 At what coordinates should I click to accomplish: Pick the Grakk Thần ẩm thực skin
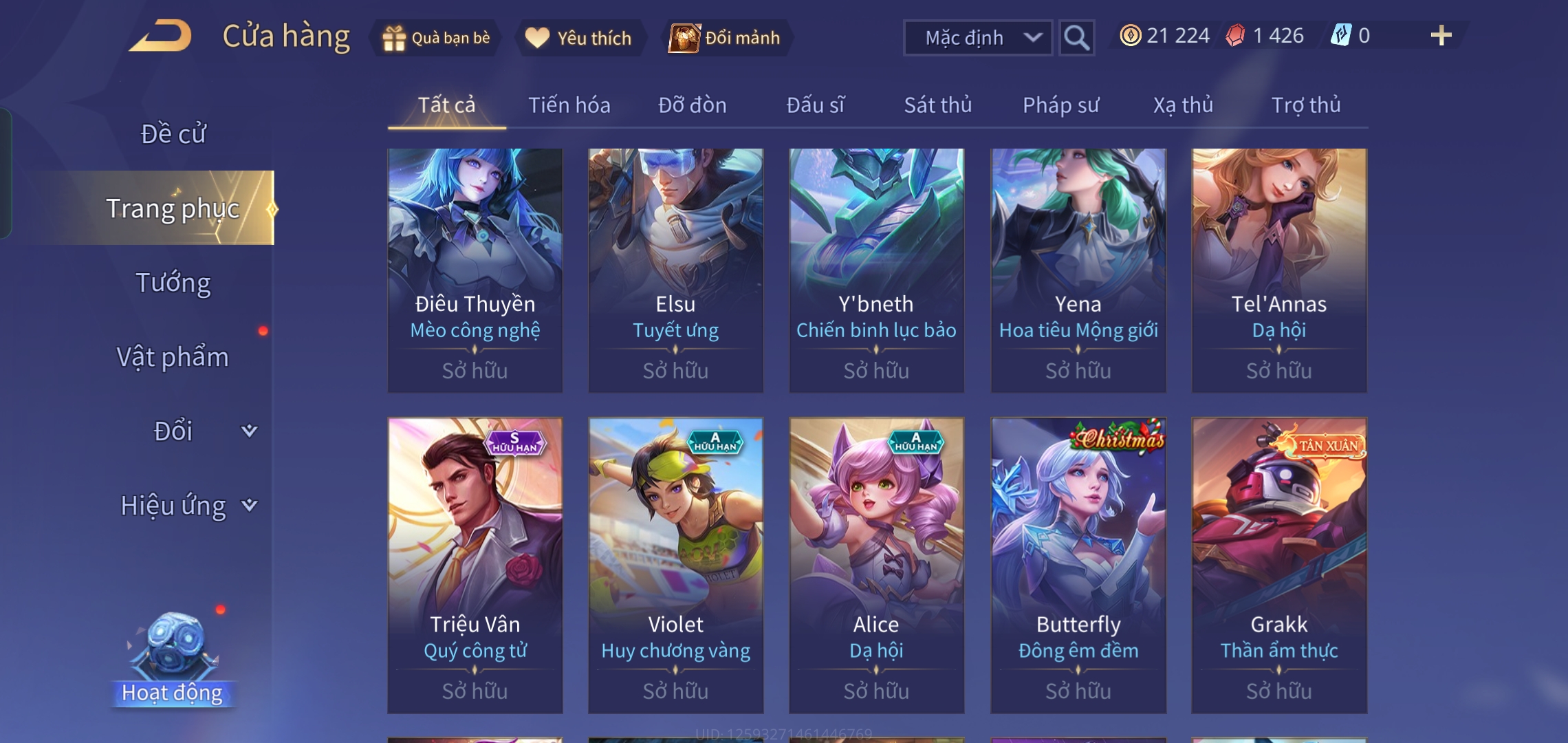(1278, 564)
